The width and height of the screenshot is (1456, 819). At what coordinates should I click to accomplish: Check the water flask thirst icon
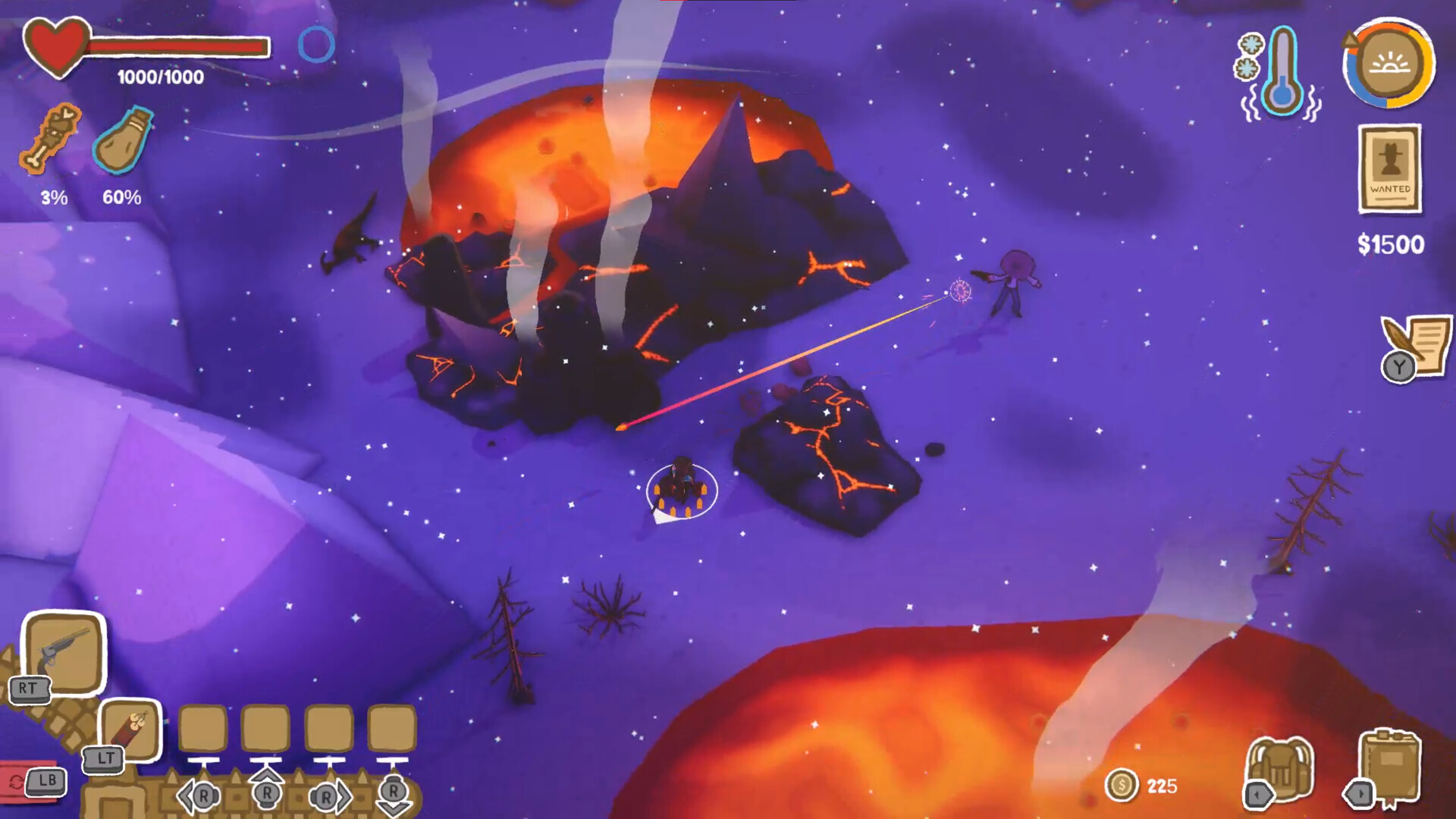click(x=123, y=141)
